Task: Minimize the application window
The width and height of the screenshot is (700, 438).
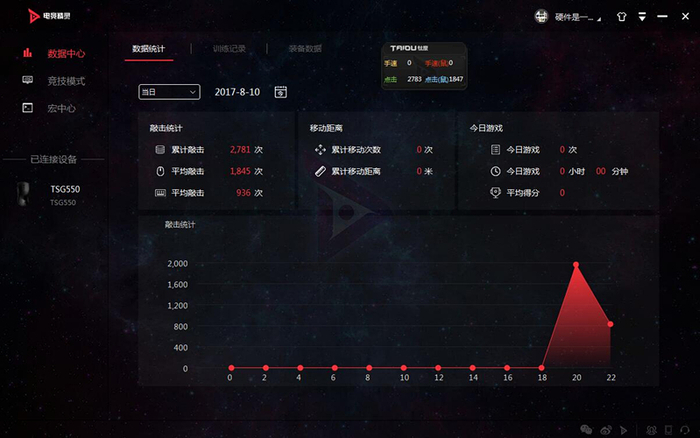Action: pyautogui.click(x=663, y=17)
